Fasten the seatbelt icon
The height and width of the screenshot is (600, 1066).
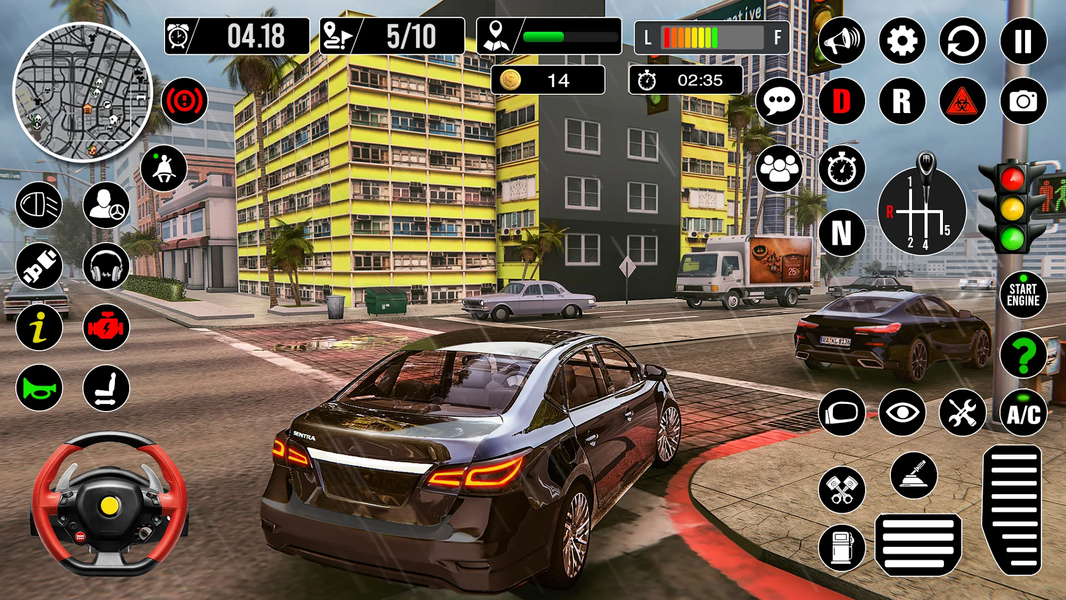pyautogui.click(x=163, y=167)
